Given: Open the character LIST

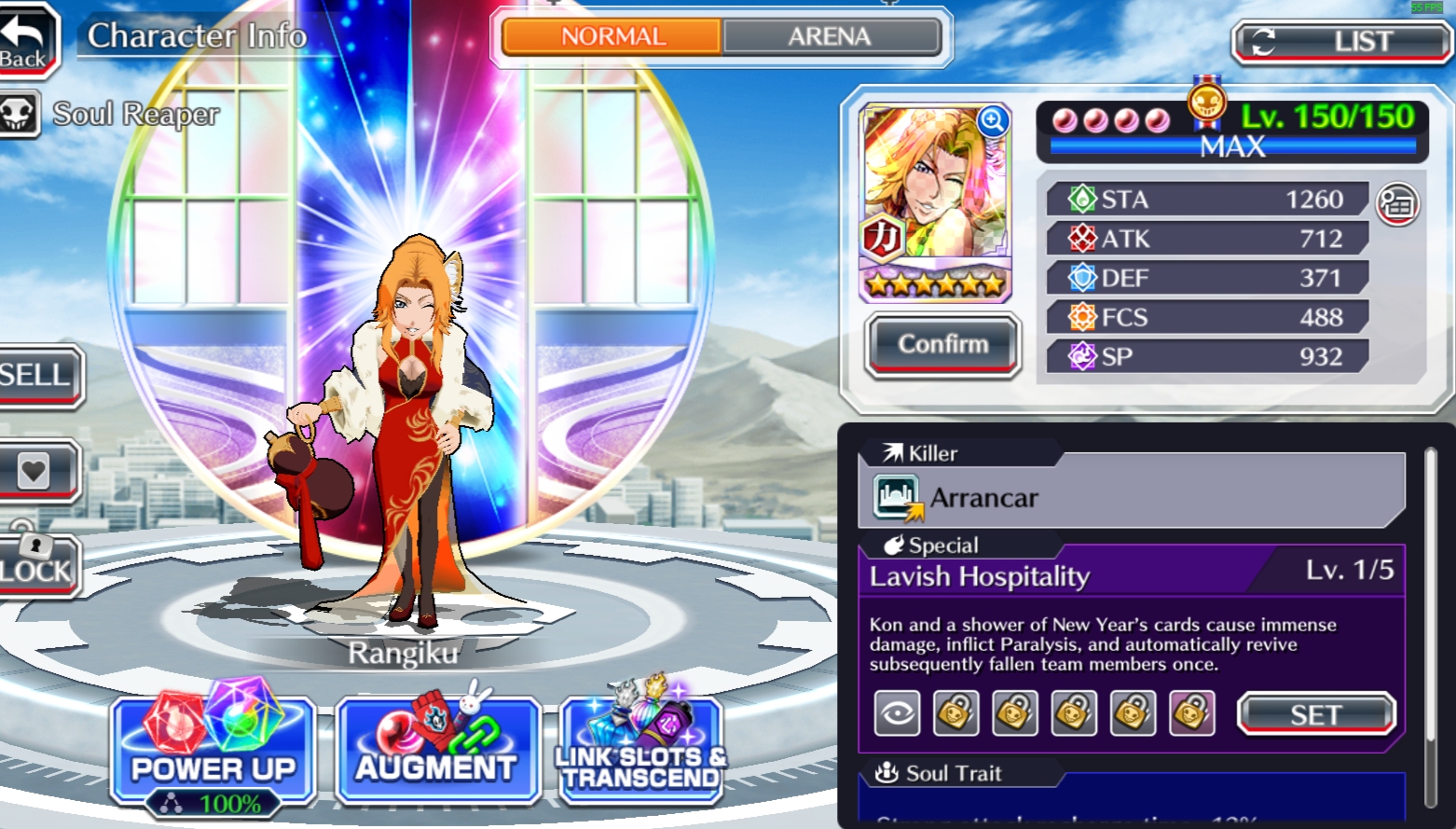Looking at the screenshot, I should [1340, 42].
